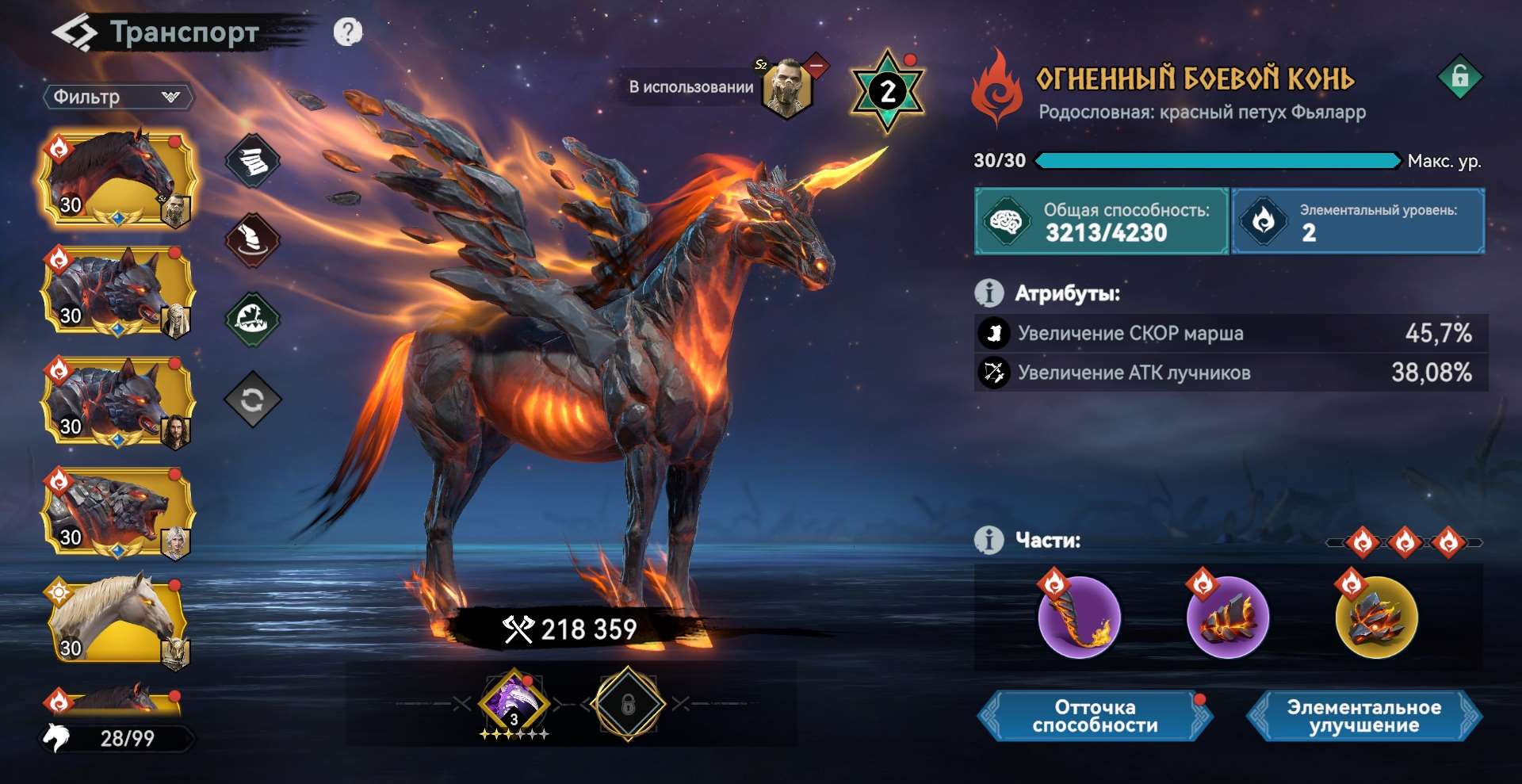Remove the hero assigned to this mount

[816, 65]
